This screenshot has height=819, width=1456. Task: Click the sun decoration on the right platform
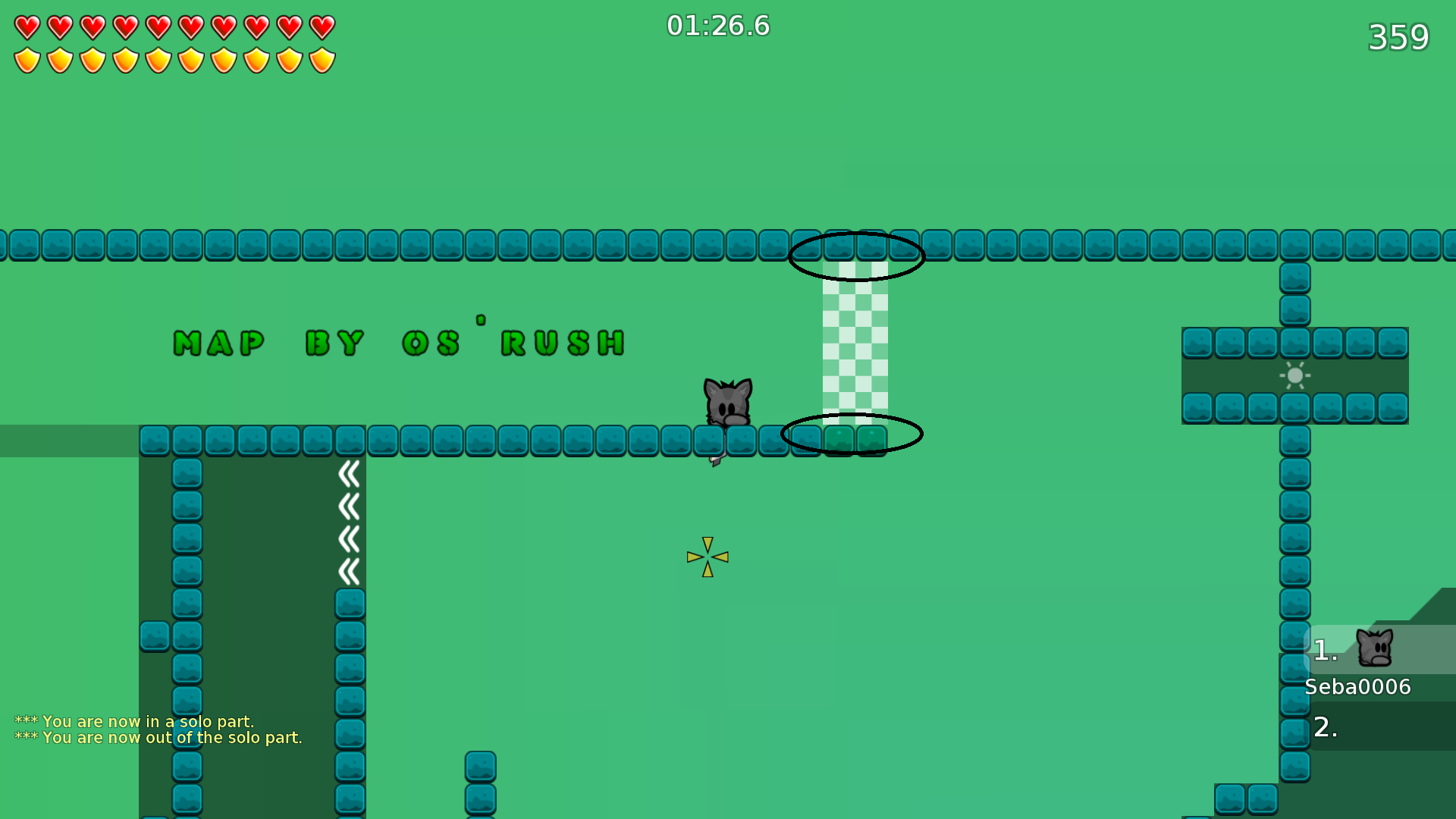point(1294,375)
